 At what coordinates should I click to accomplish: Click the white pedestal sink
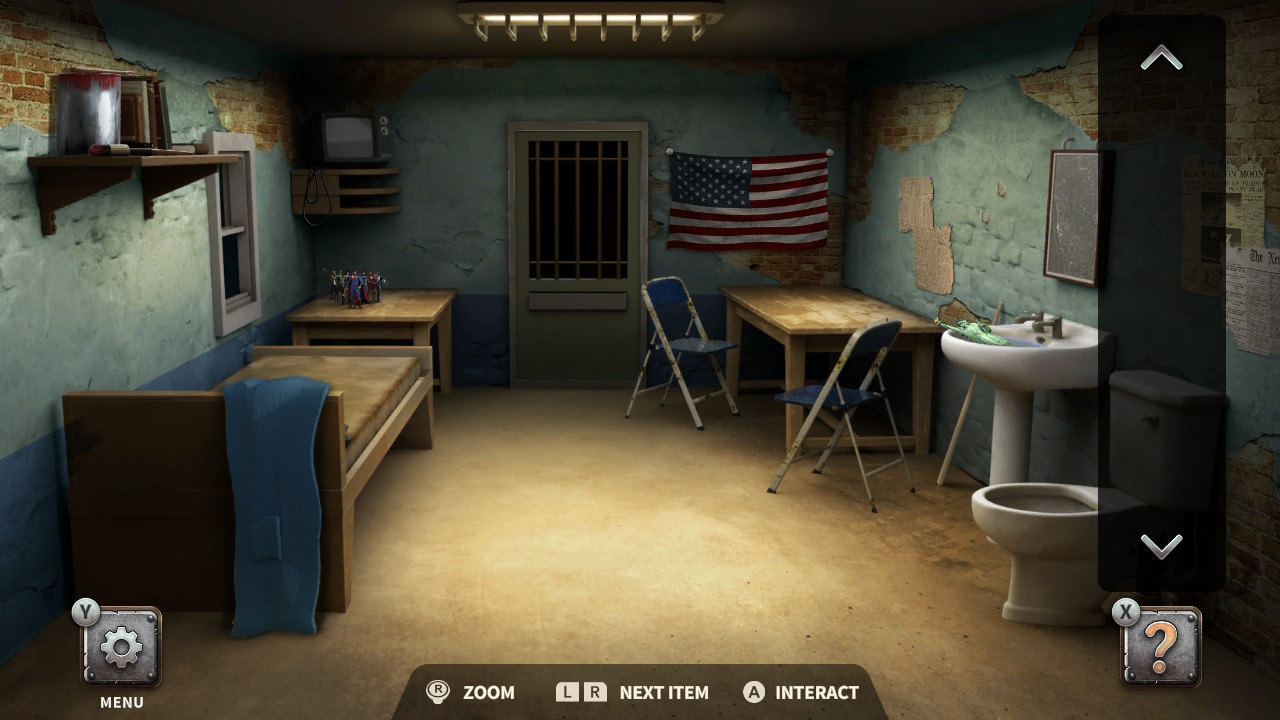(1021, 350)
